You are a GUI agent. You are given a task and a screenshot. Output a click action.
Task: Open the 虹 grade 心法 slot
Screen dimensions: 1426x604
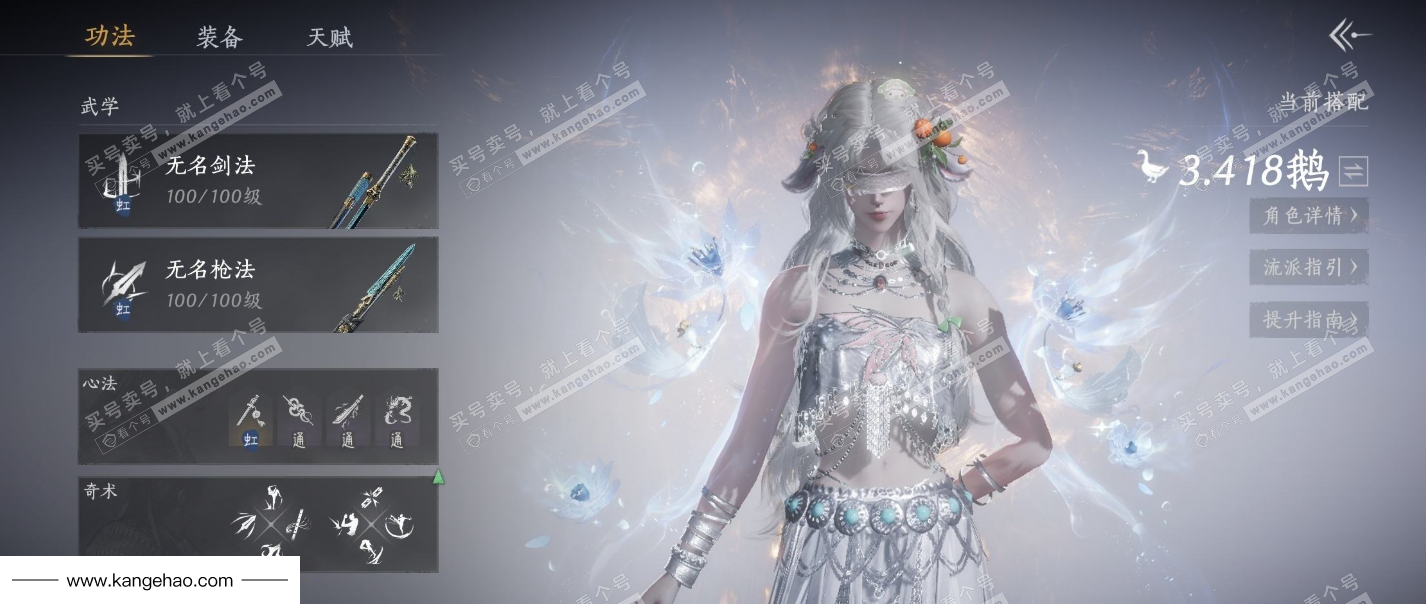251,418
